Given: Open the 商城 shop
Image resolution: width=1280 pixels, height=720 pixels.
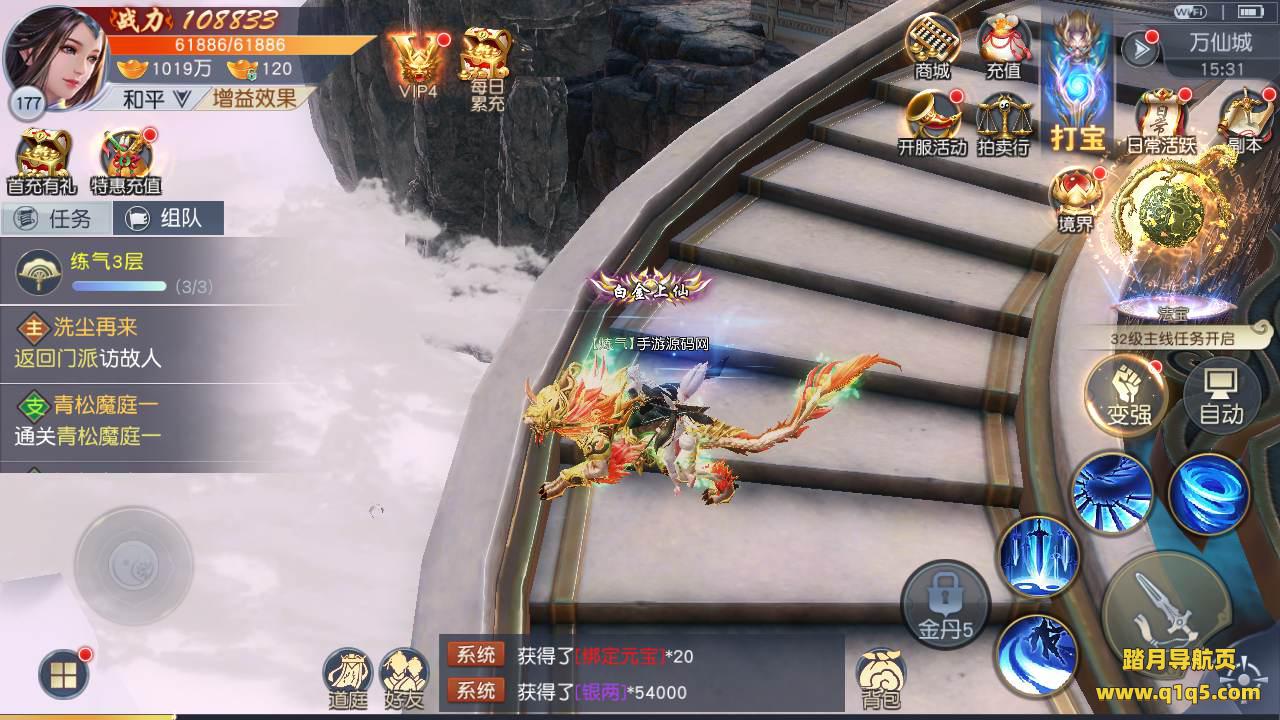Looking at the screenshot, I should [x=932, y=45].
